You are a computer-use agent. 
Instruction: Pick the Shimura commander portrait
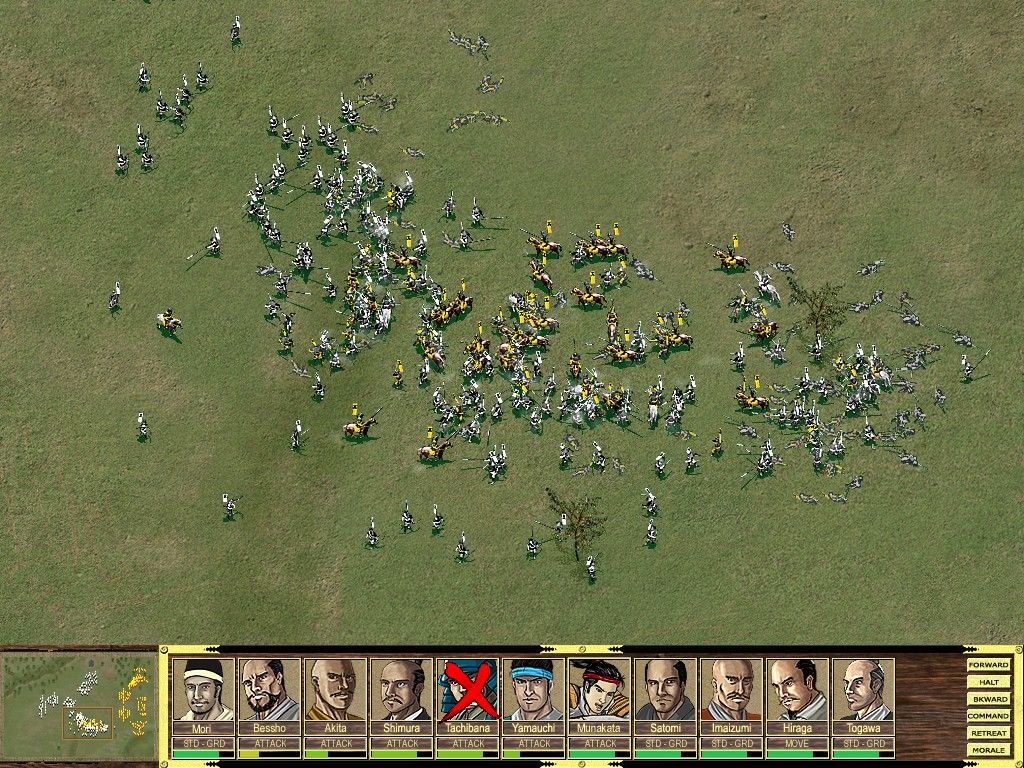[401, 690]
